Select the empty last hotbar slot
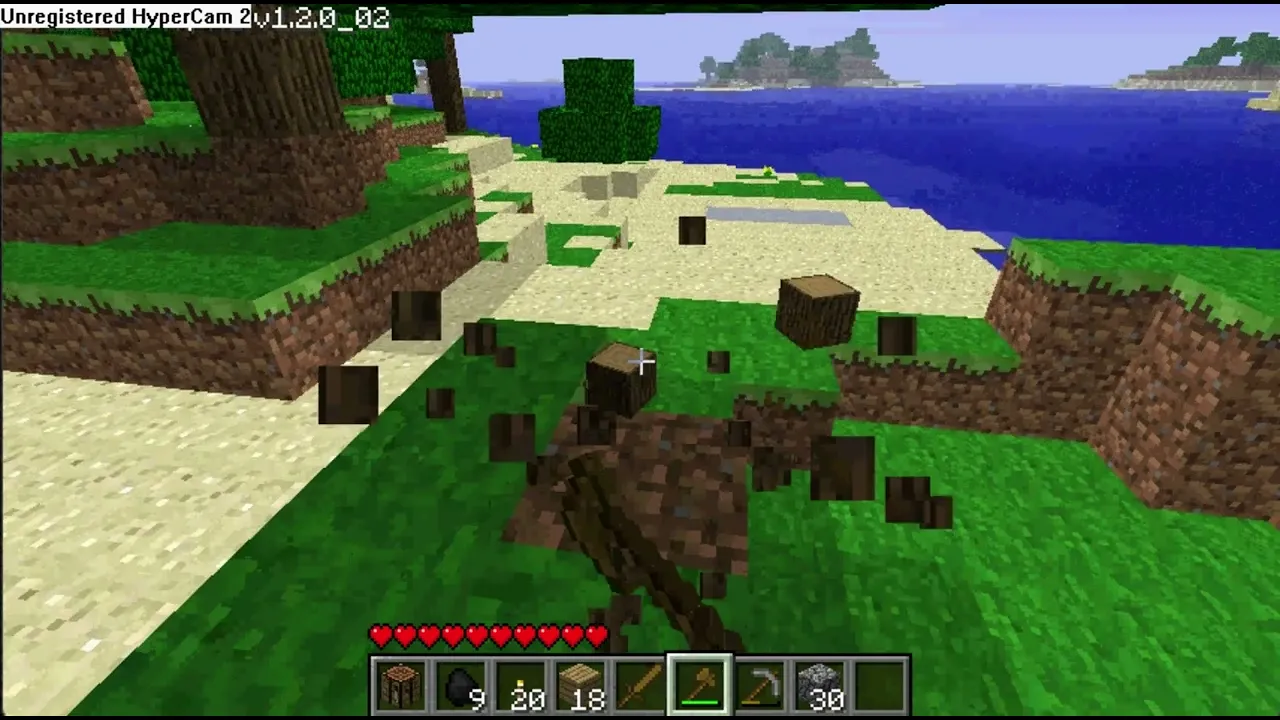 881,686
